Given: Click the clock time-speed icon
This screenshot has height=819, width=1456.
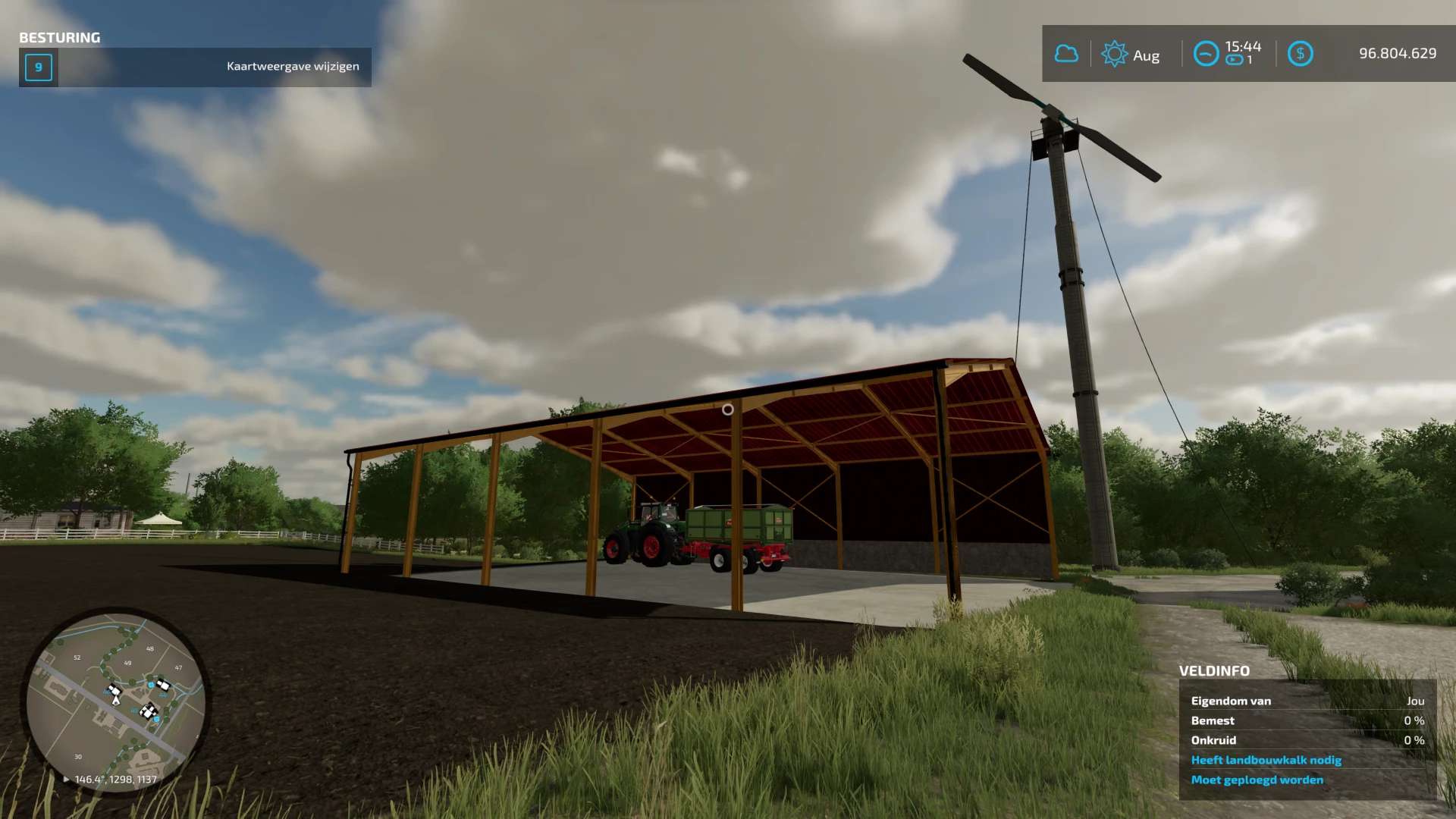Looking at the screenshot, I should pos(1206,54).
